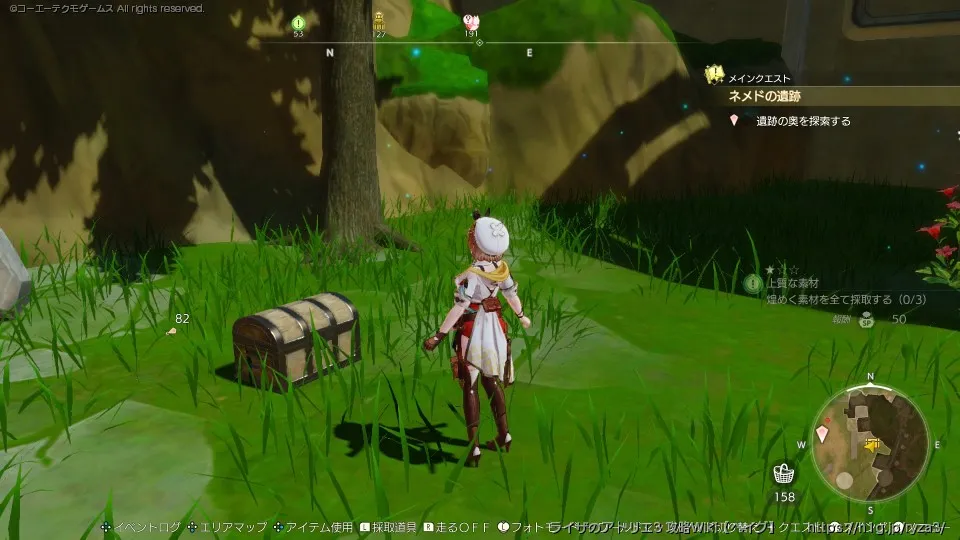The width and height of the screenshot is (960, 540).
Task: Open the gathering basket icon
Action: coord(785,473)
